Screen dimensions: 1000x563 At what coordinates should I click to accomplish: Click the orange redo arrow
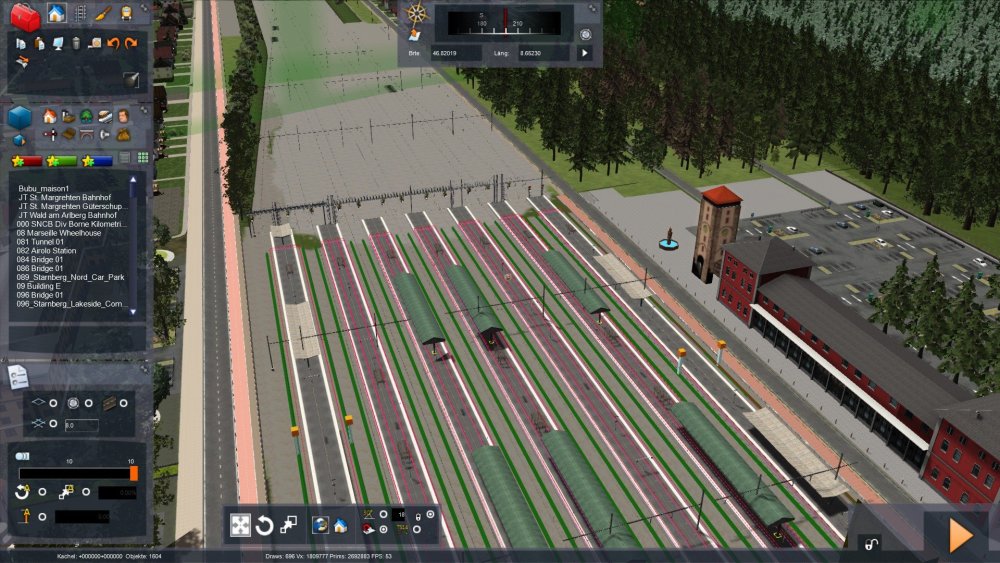(130, 43)
